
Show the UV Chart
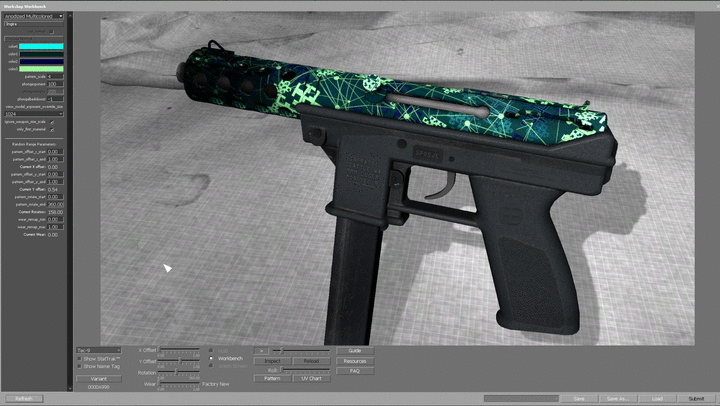311,379
